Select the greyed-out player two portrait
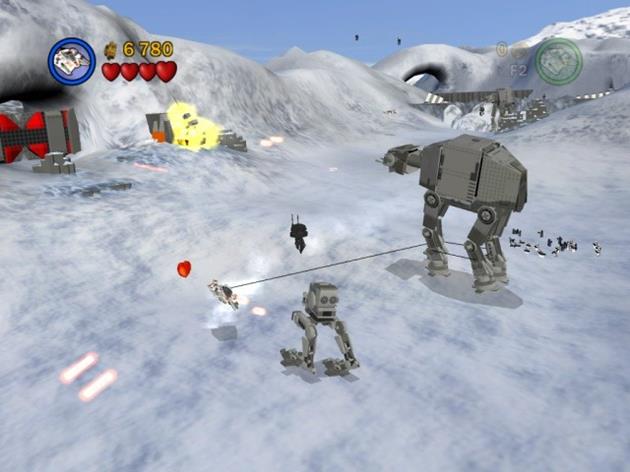This screenshot has height=472, width=630. click(x=557, y=62)
